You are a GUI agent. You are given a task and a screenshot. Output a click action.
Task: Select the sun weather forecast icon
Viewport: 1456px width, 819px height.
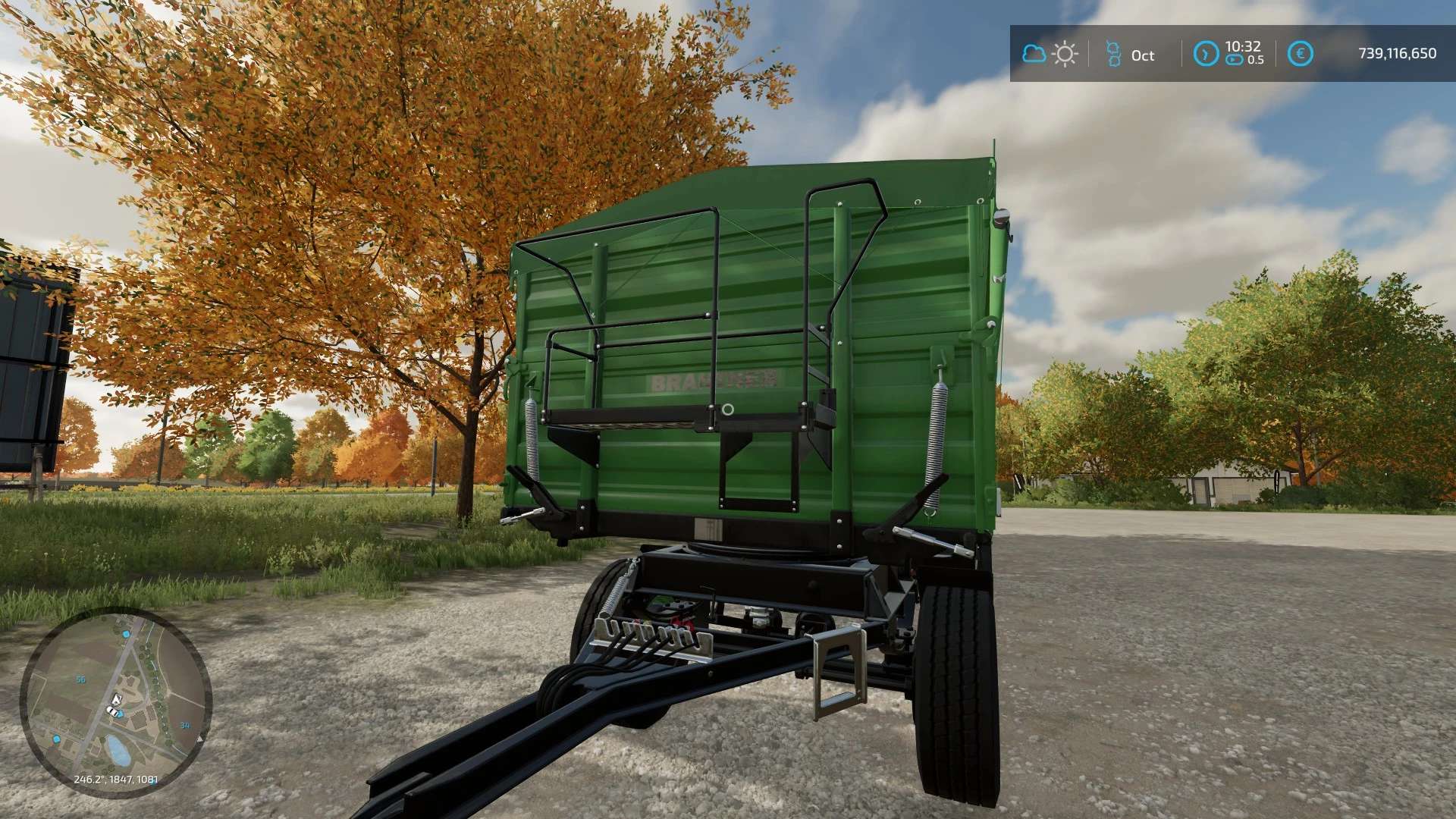[1065, 54]
